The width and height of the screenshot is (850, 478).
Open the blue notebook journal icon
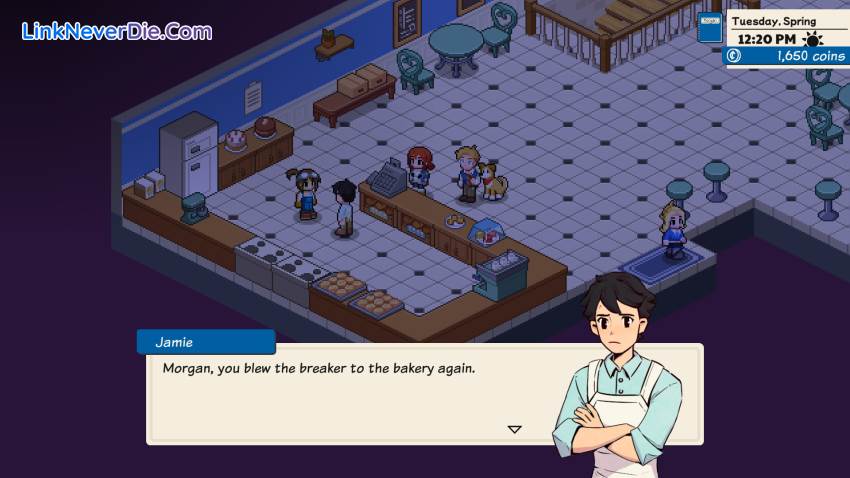click(709, 28)
